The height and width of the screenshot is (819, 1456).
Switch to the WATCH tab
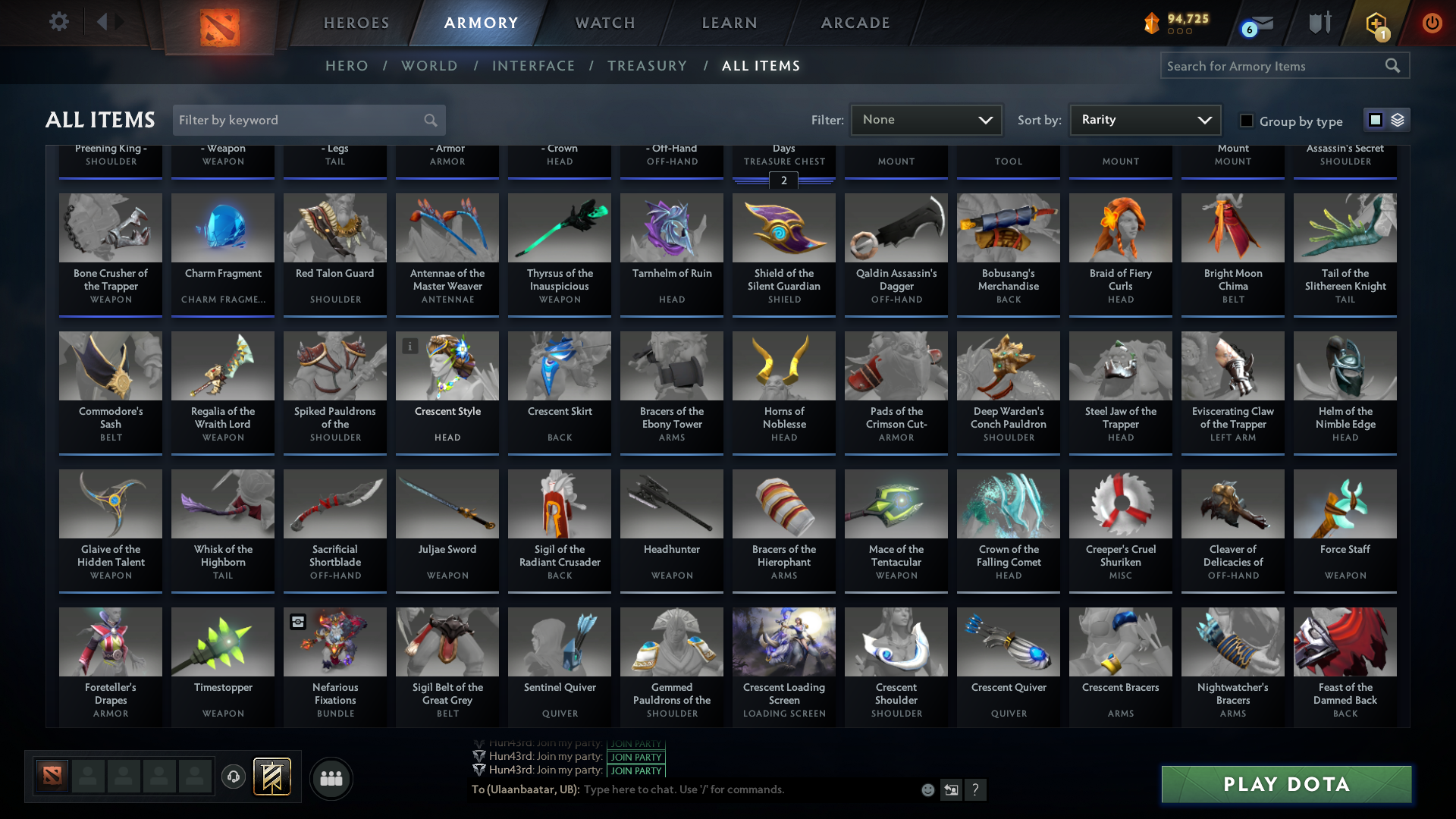(604, 23)
